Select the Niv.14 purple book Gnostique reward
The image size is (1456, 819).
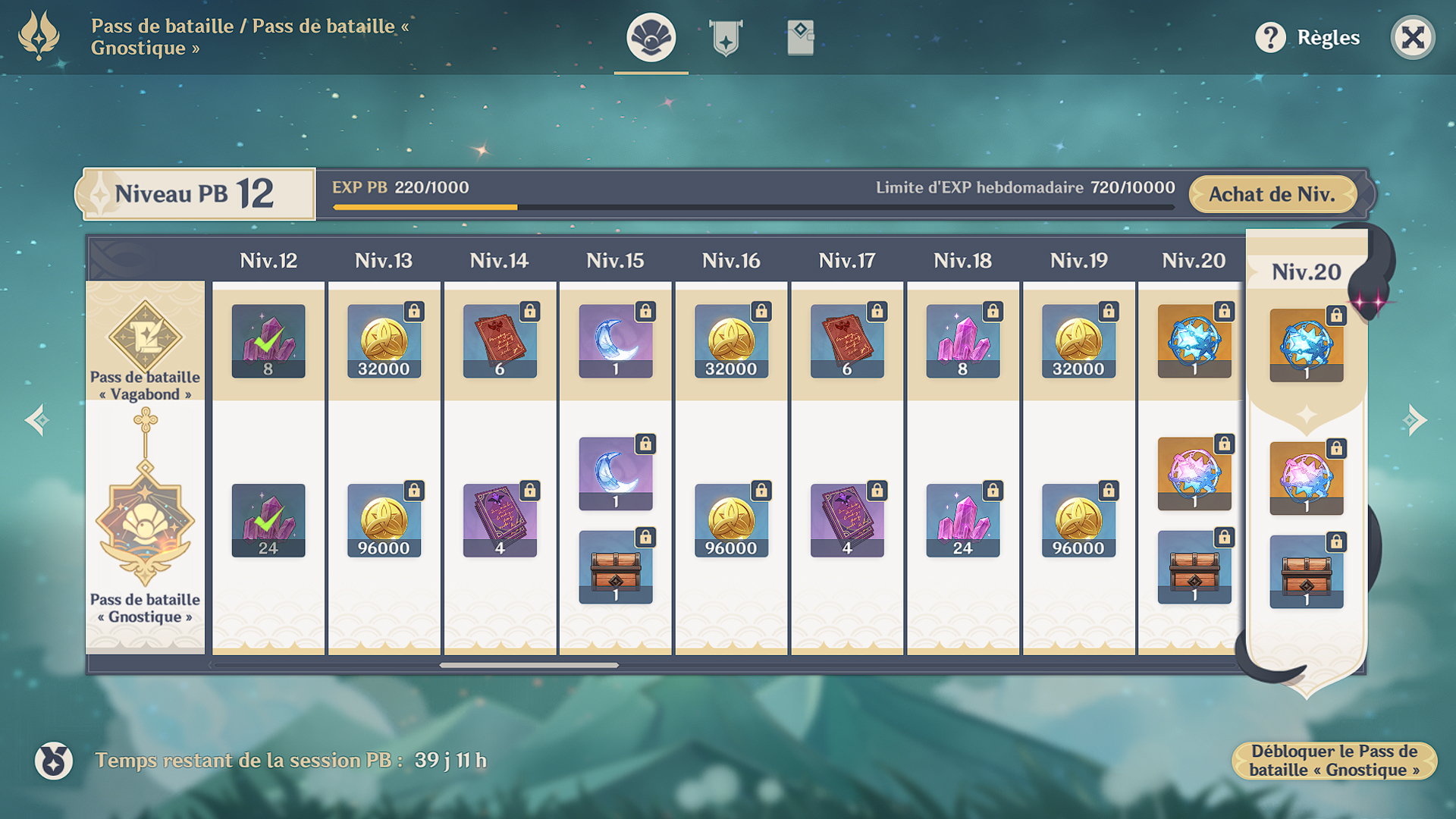[x=500, y=520]
